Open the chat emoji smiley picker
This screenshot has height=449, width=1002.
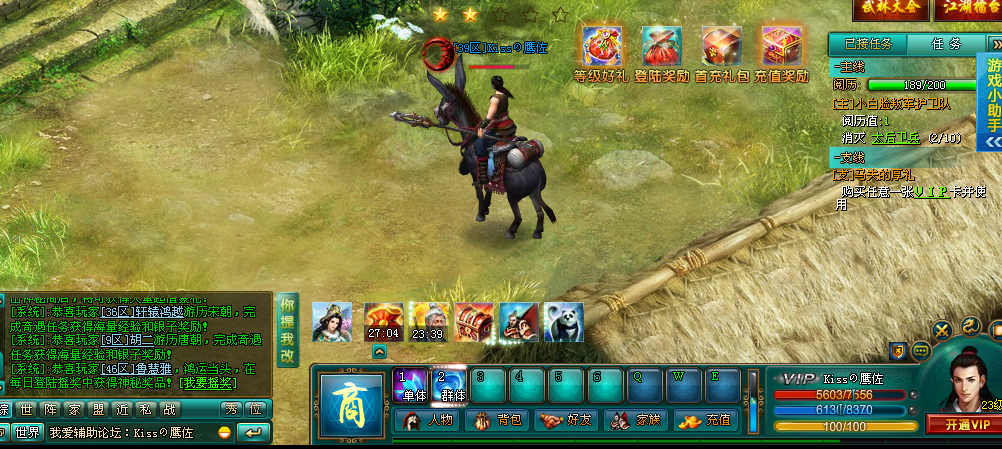pos(225,432)
